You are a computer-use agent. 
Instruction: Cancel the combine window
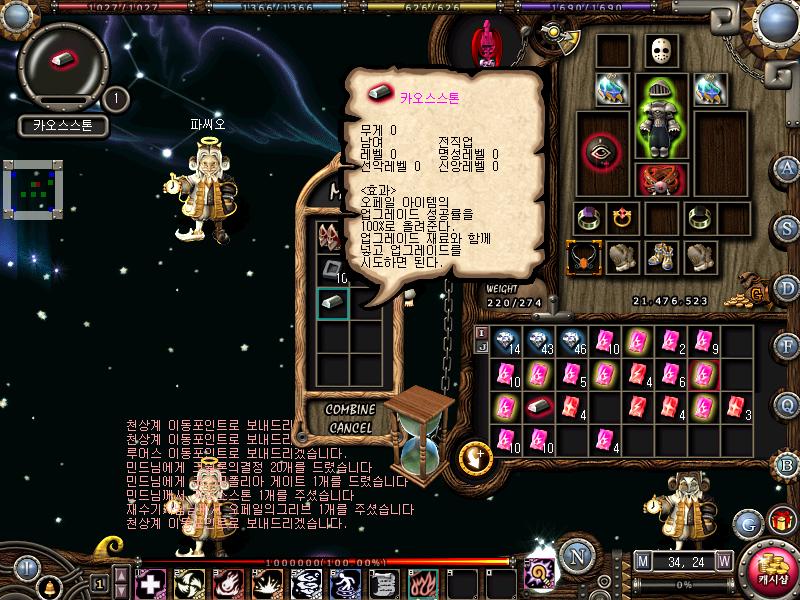[x=350, y=428]
